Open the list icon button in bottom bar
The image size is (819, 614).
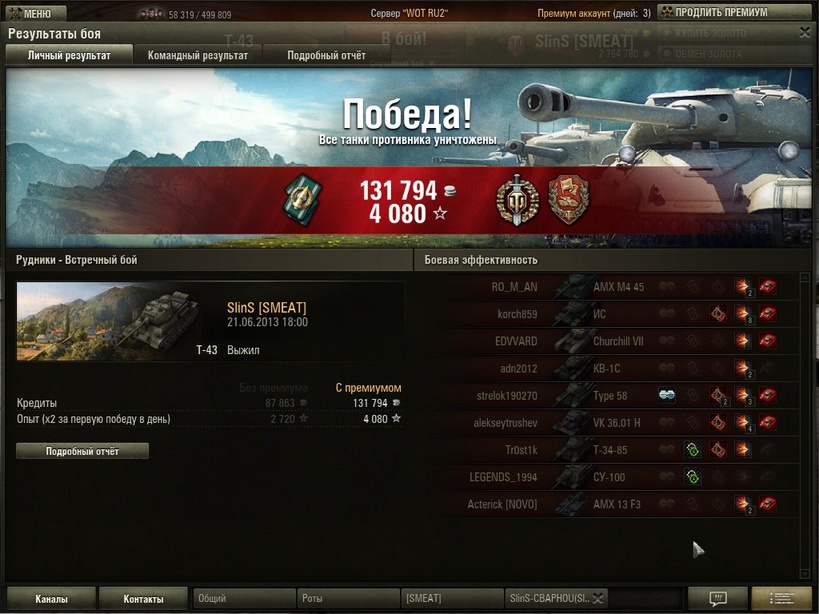782,599
